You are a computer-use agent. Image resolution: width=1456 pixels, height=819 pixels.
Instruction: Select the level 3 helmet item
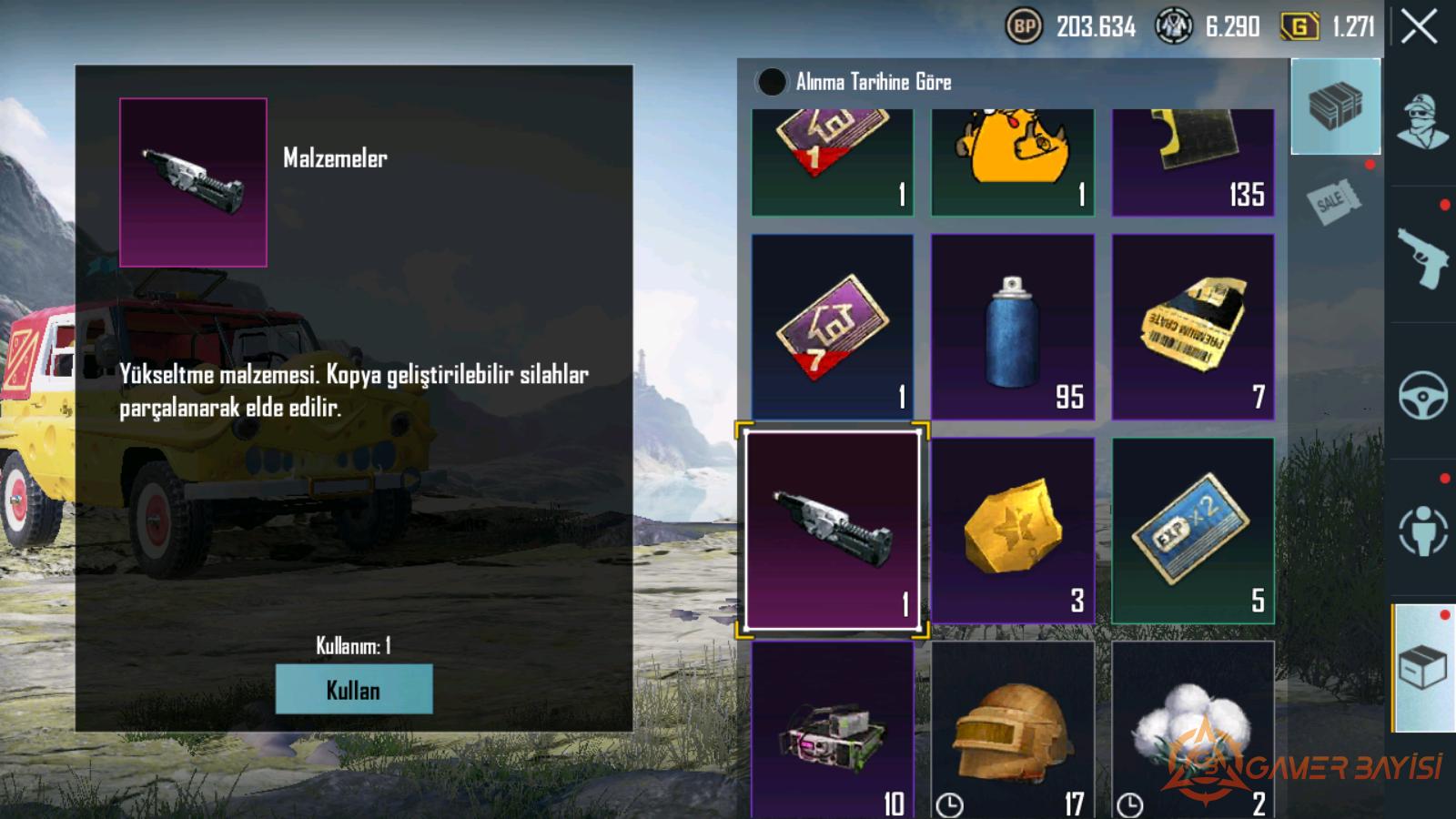tap(1012, 730)
